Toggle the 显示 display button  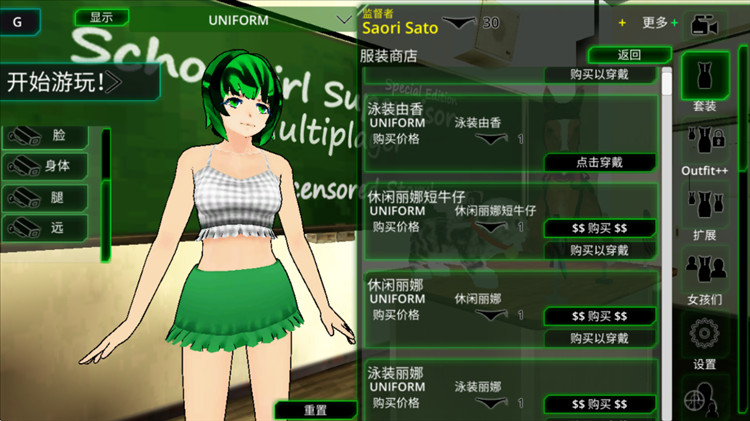(101, 17)
